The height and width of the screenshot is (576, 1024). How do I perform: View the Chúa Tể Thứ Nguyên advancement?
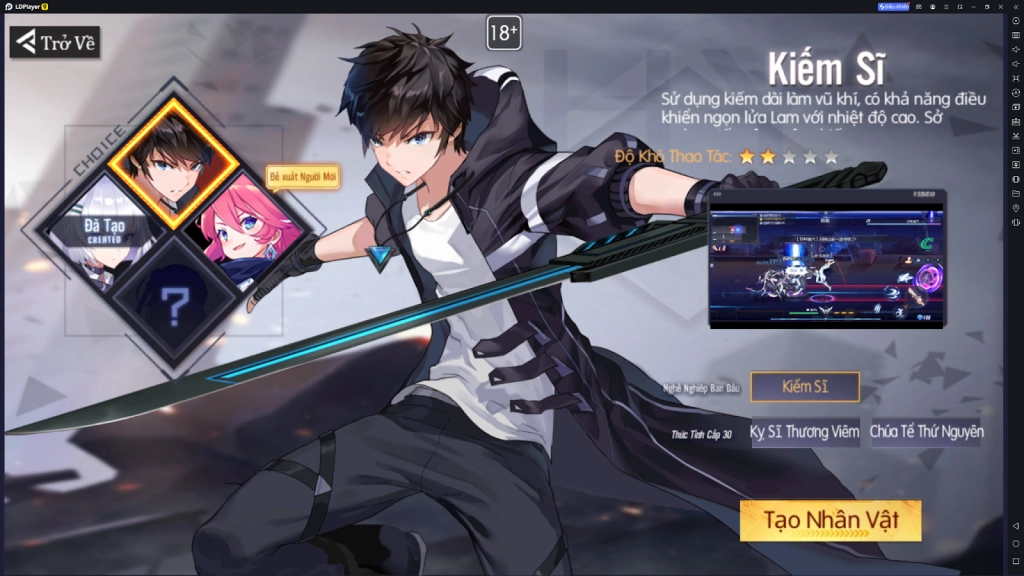pyautogui.click(x=927, y=432)
